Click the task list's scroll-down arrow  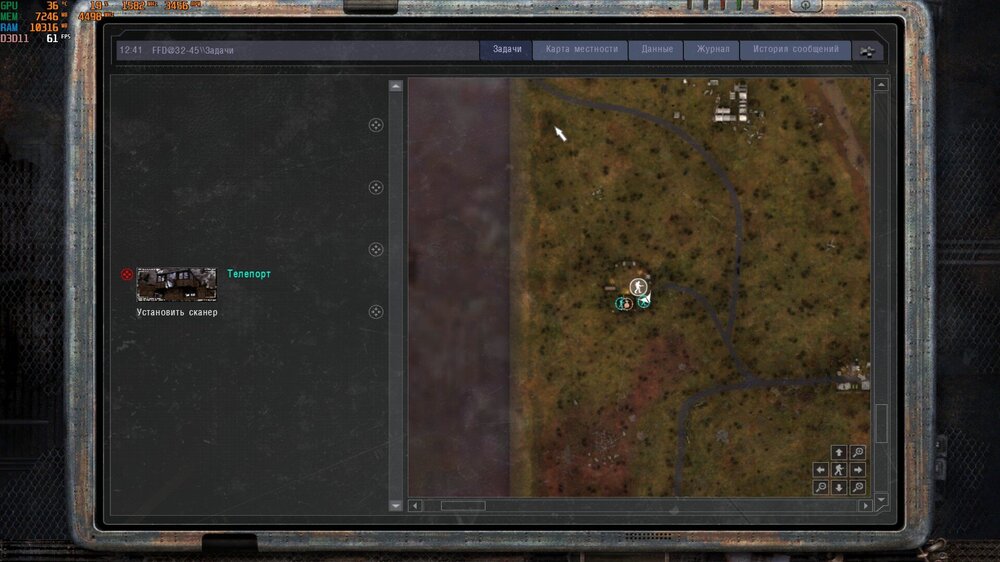tap(395, 505)
